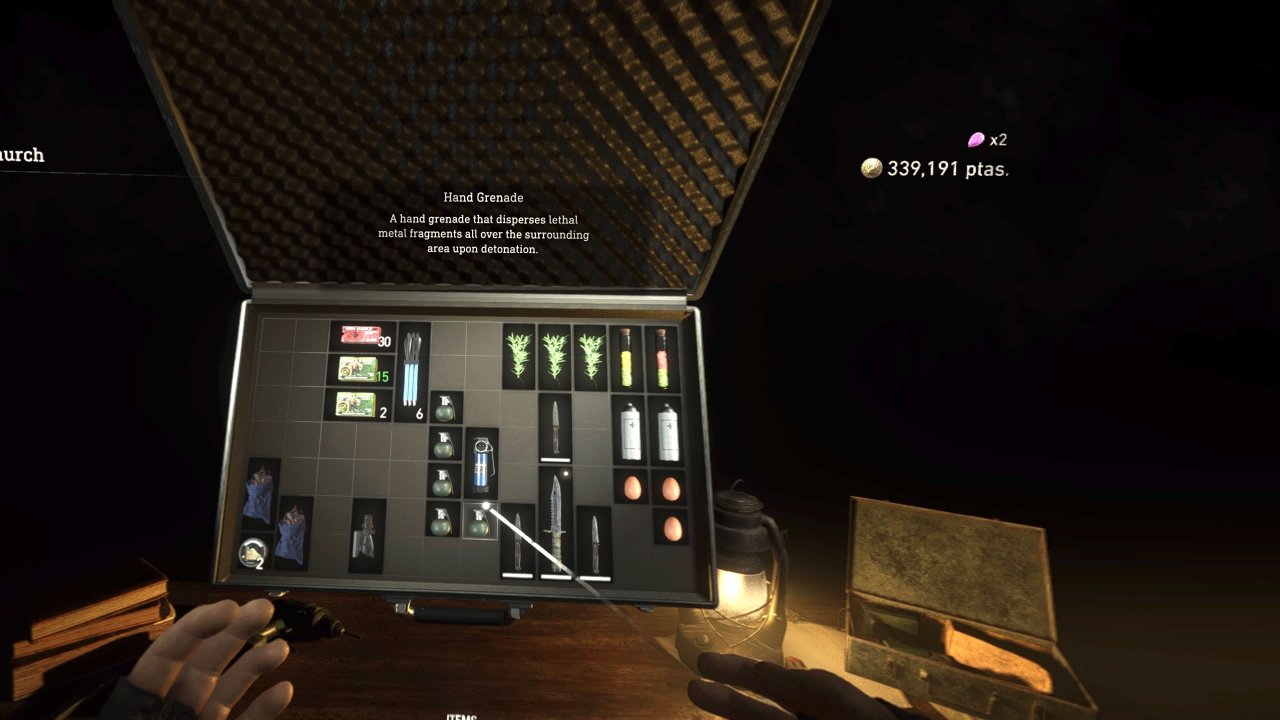Screen dimensions: 1280x720
Task: Select the red ammo box with 30 rounds
Action: (360, 336)
